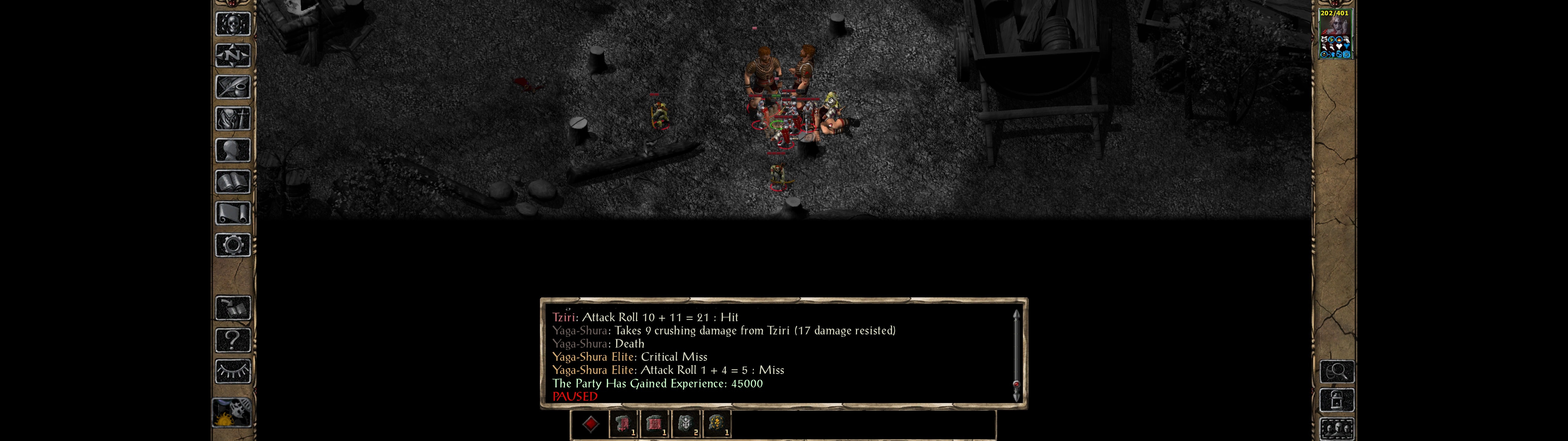Open the priest scroll button
Image resolution: width=1568 pixels, height=441 pixels.
[232, 213]
